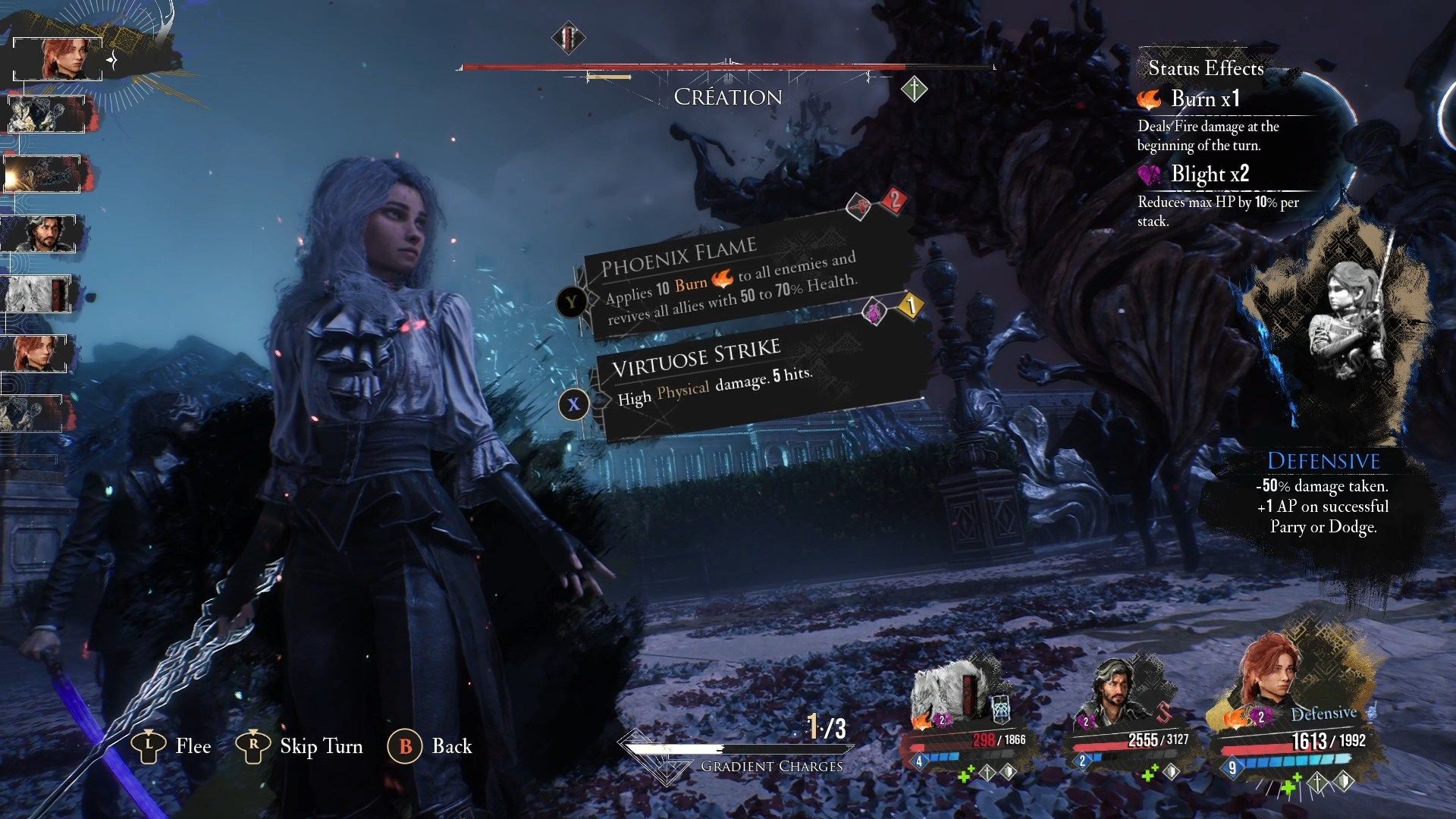
Task: Select the bearded man in the turn order
Action: tap(44, 234)
